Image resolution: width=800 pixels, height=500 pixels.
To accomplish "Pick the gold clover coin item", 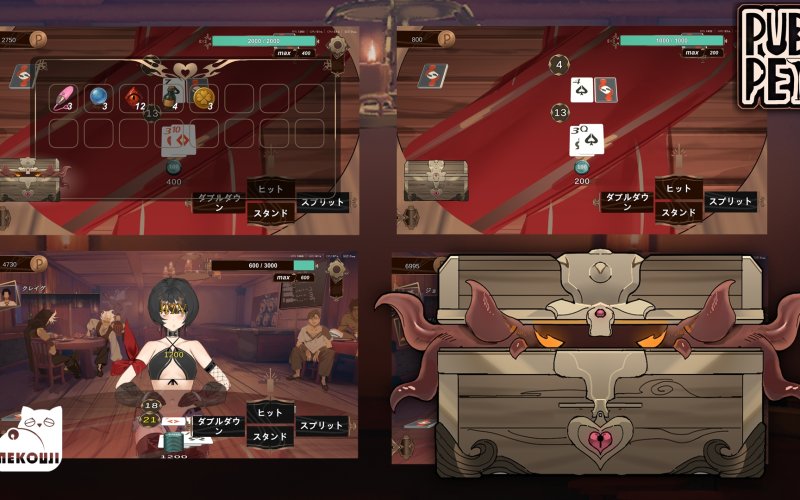I will pyautogui.click(x=204, y=97).
